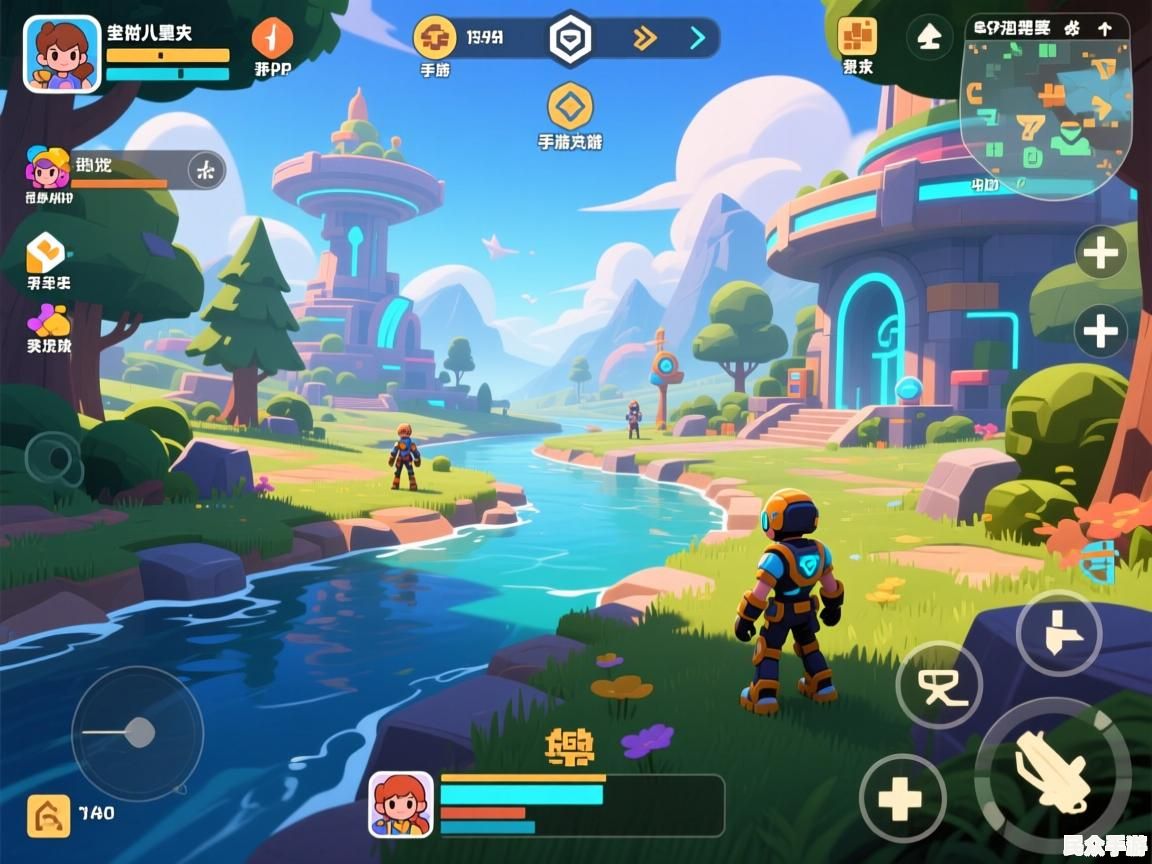Tap the round dark tree-shaped button
1152x864 pixels.
929,38
